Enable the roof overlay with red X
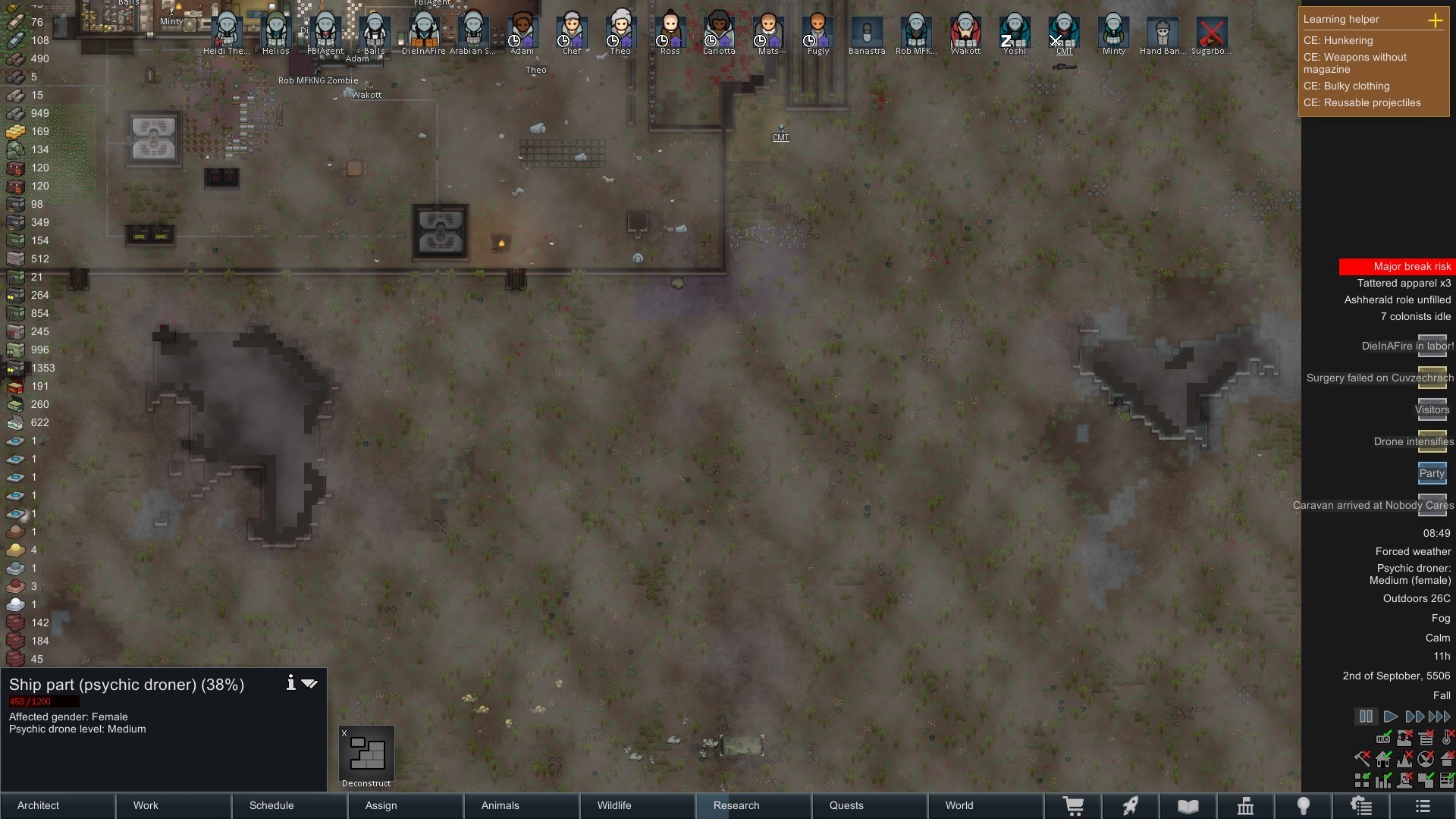 coord(1449,759)
